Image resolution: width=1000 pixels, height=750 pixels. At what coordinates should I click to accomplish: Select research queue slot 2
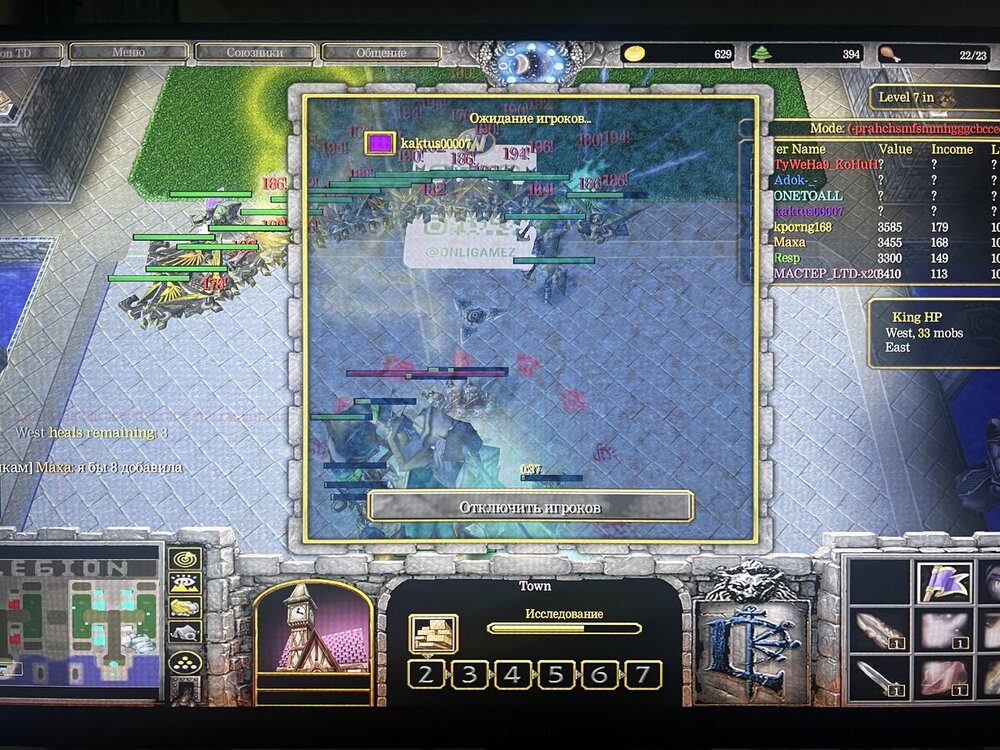click(426, 674)
